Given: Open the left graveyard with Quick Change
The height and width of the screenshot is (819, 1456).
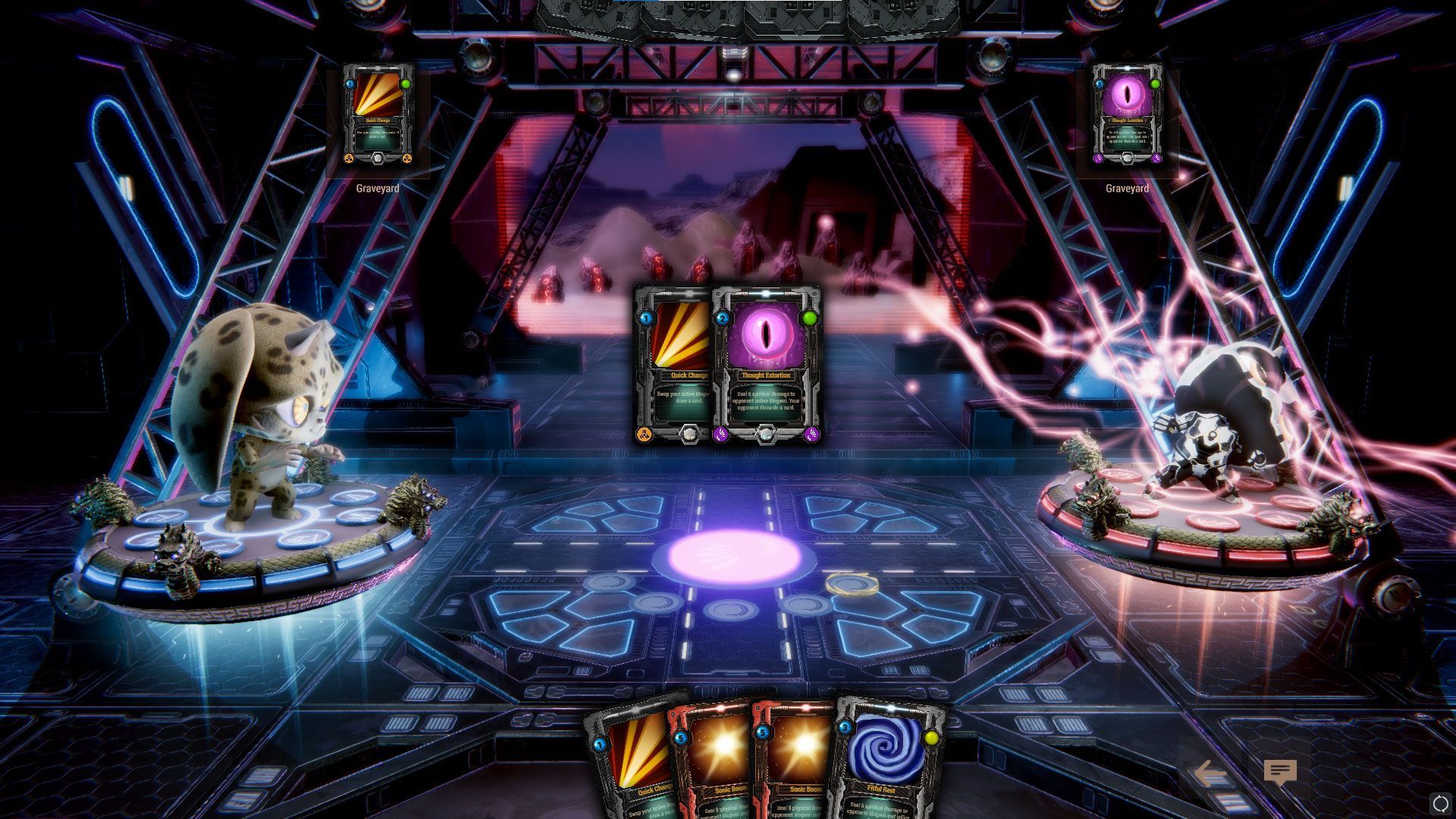Looking at the screenshot, I should point(378,115).
